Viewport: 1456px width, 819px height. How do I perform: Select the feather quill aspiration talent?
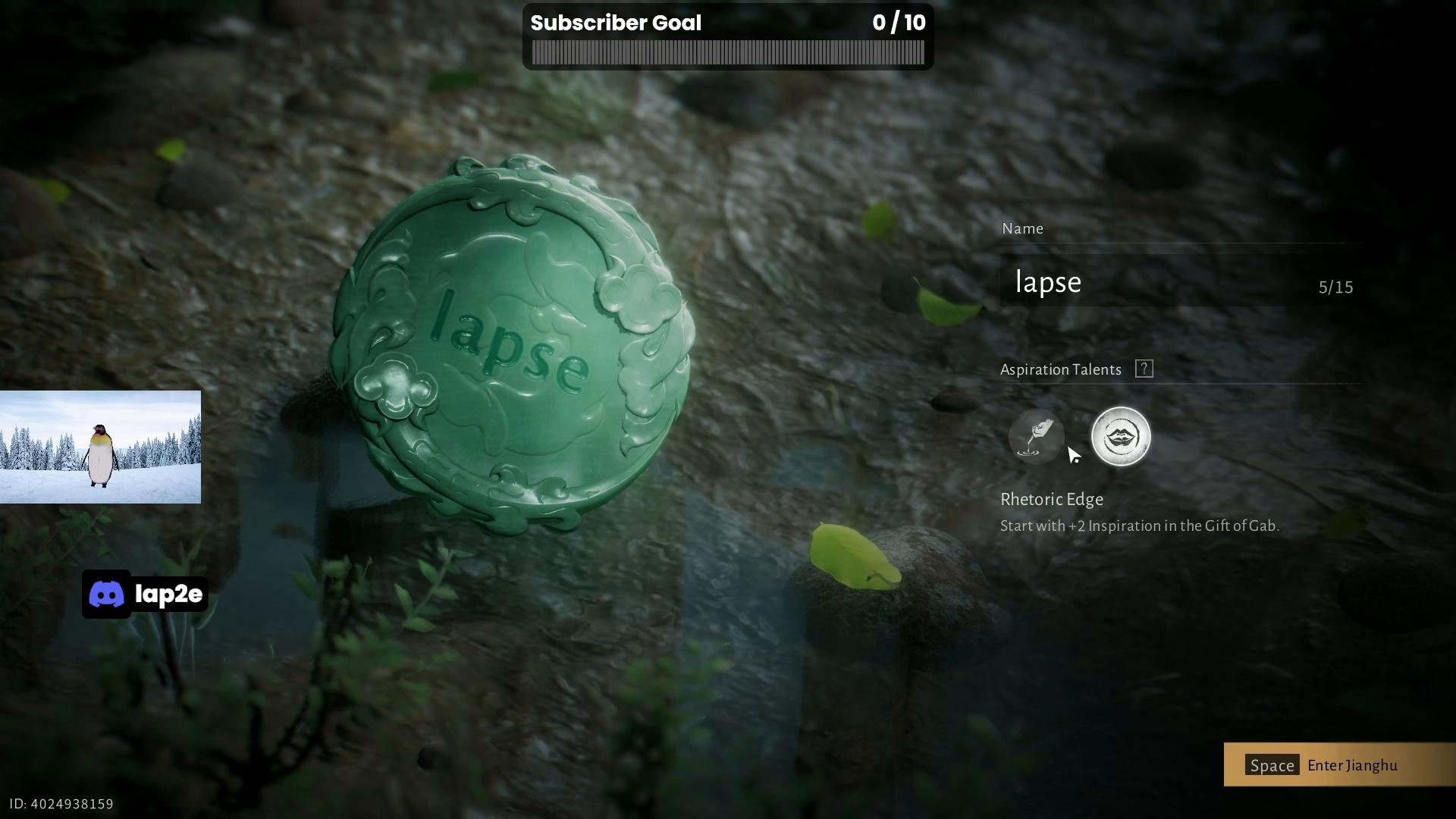pyautogui.click(x=1036, y=437)
